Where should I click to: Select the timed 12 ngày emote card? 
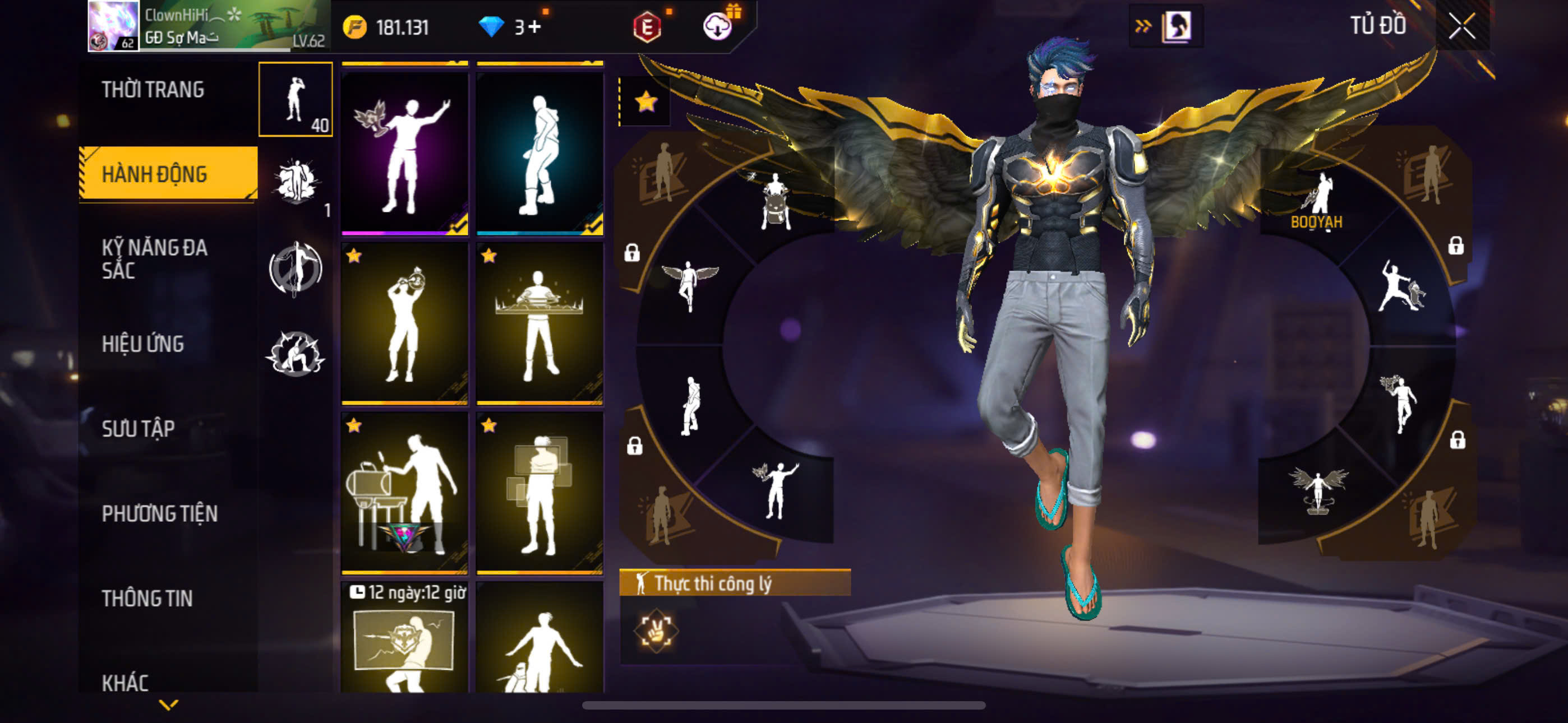[x=405, y=638]
